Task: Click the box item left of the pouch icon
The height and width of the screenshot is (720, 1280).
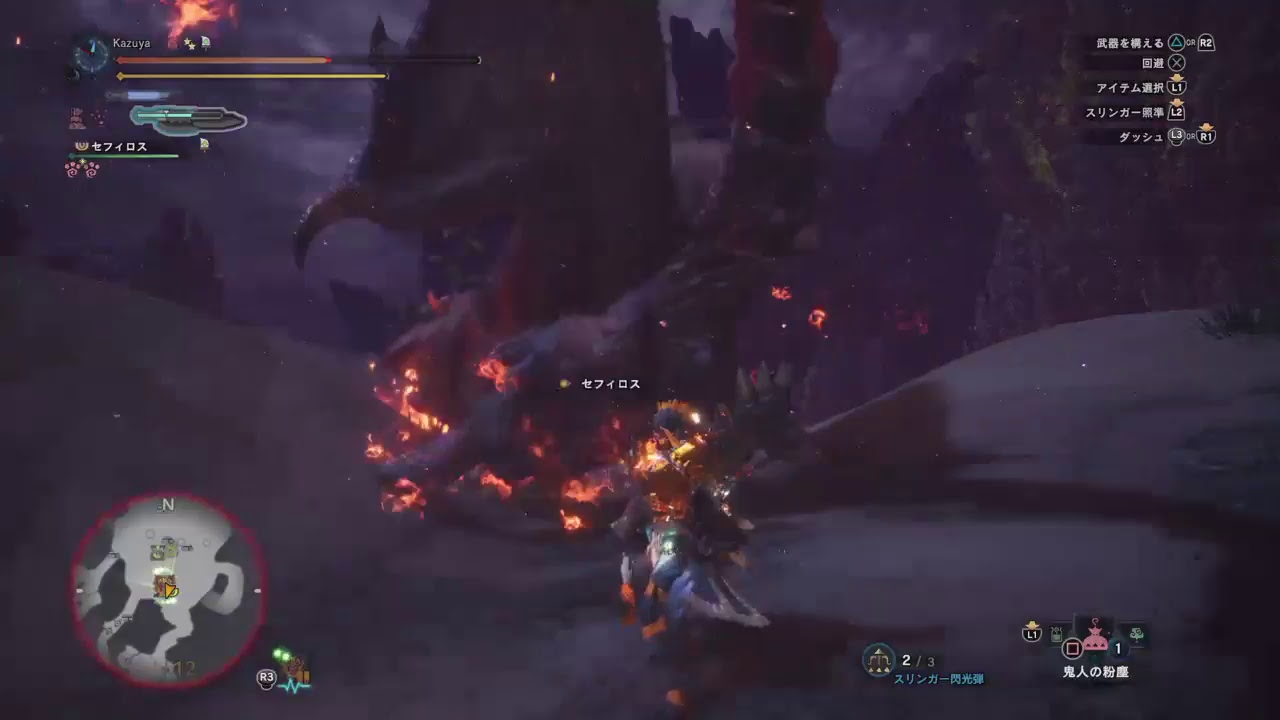Action: (x=1056, y=633)
